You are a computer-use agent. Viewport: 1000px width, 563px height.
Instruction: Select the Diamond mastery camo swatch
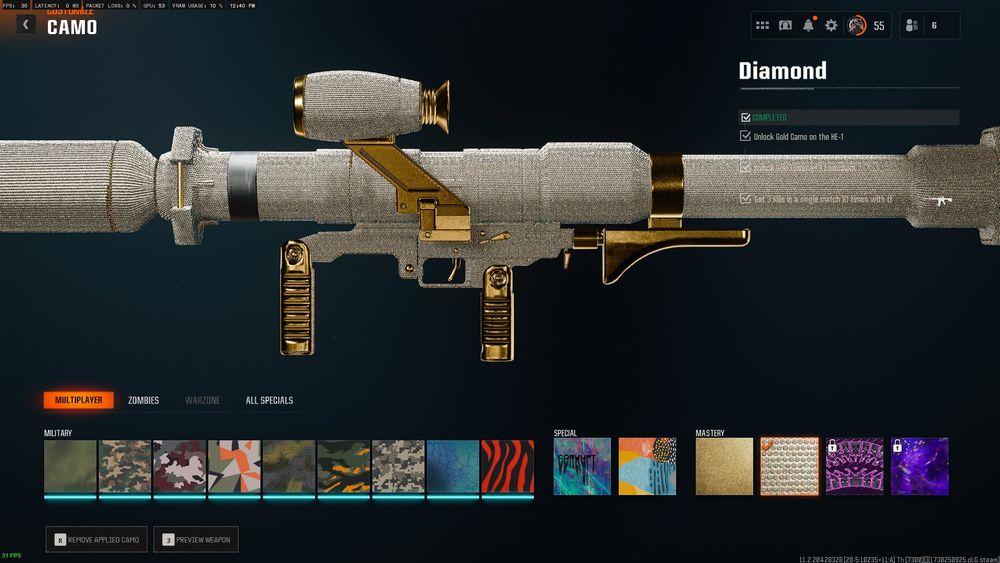pyautogui.click(x=787, y=466)
